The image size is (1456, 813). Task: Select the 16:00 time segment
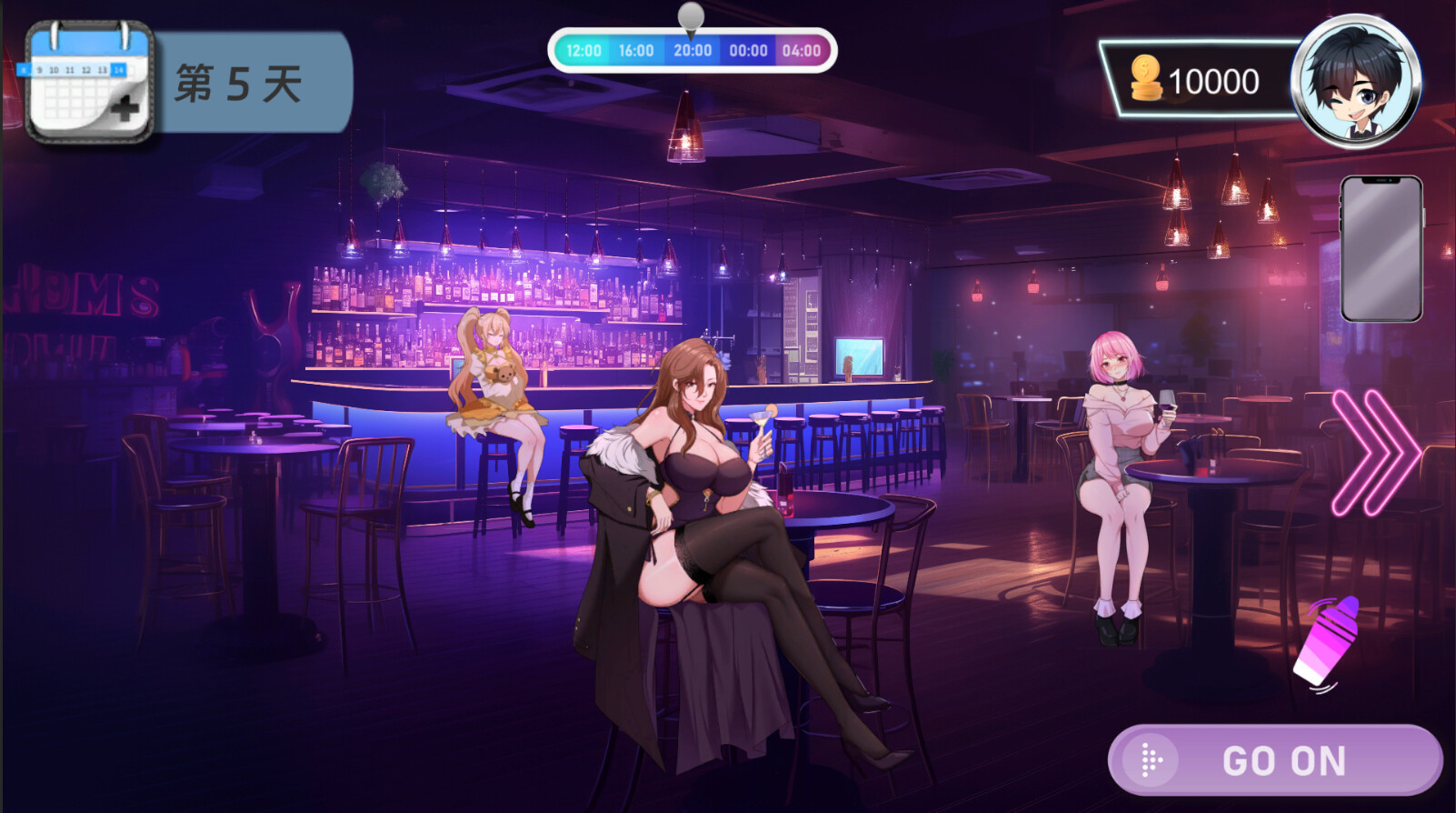click(637, 52)
